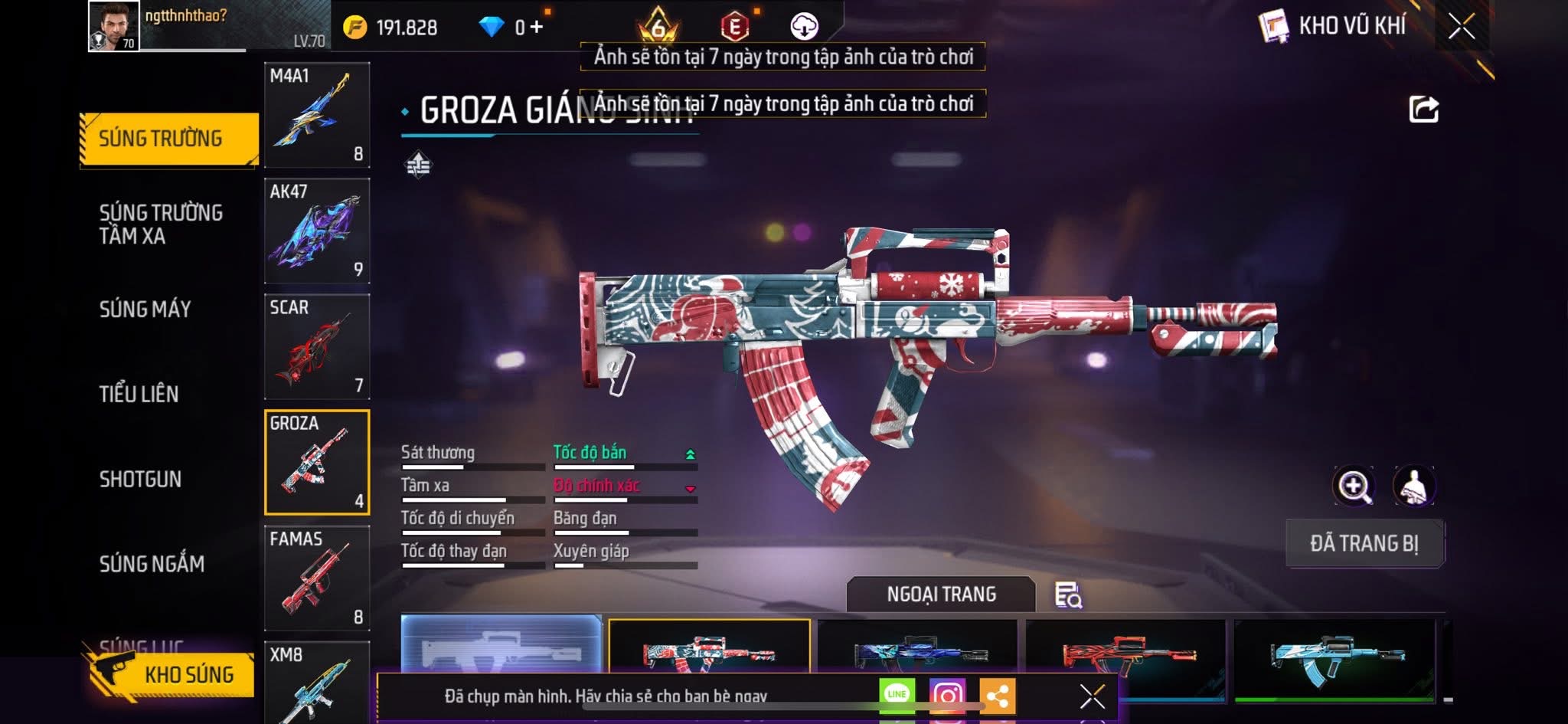Viewport: 1568px width, 724px height.
Task: Open the Súng Máy category
Action: (145, 309)
